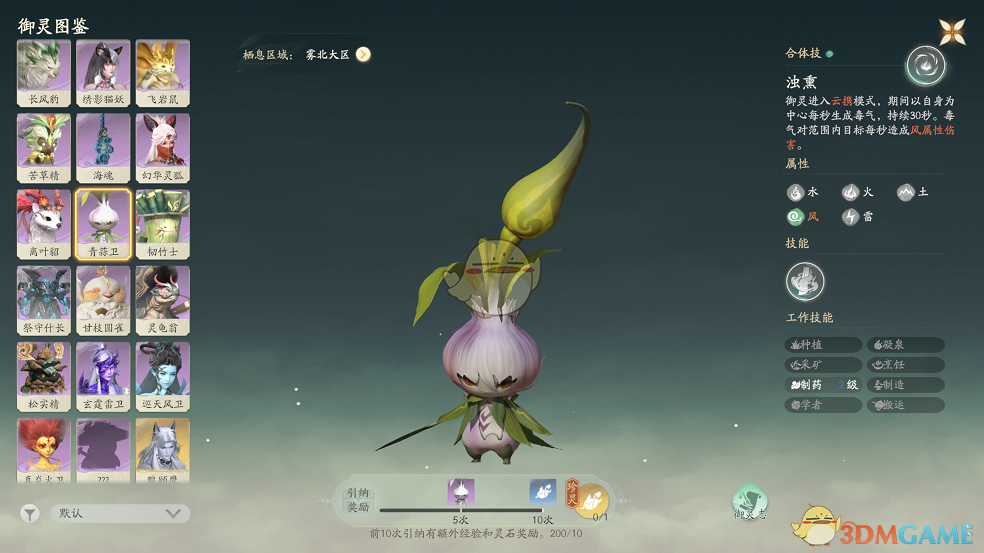Open the 灵龟翁 spirit entry
The height and width of the screenshot is (553, 984).
tap(162, 300)
